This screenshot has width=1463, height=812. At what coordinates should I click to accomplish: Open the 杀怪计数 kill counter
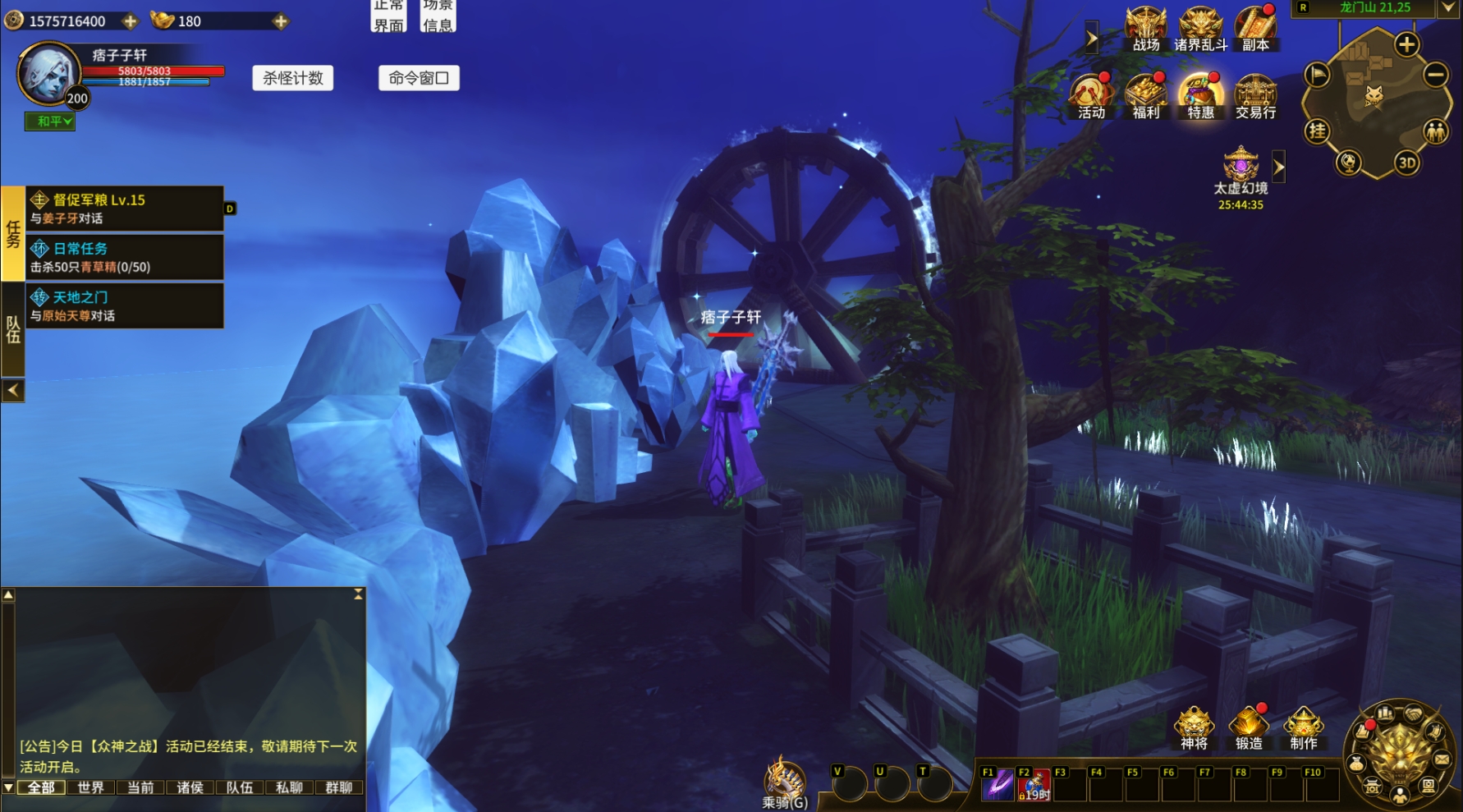pyautogui.click(x=293, y=78)
